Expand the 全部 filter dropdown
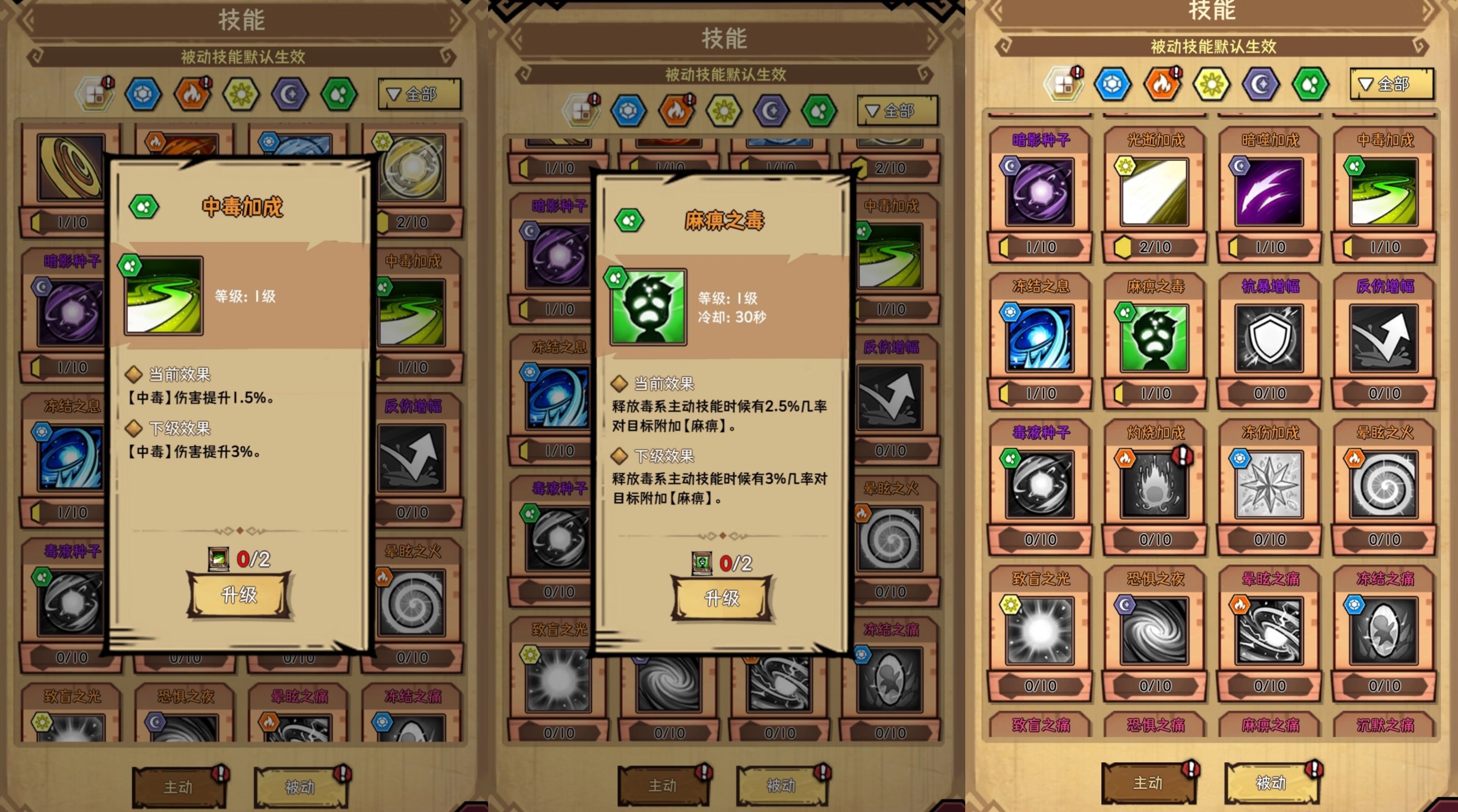The height and width of the screenshot is (812, 1458). coord(420,95)
